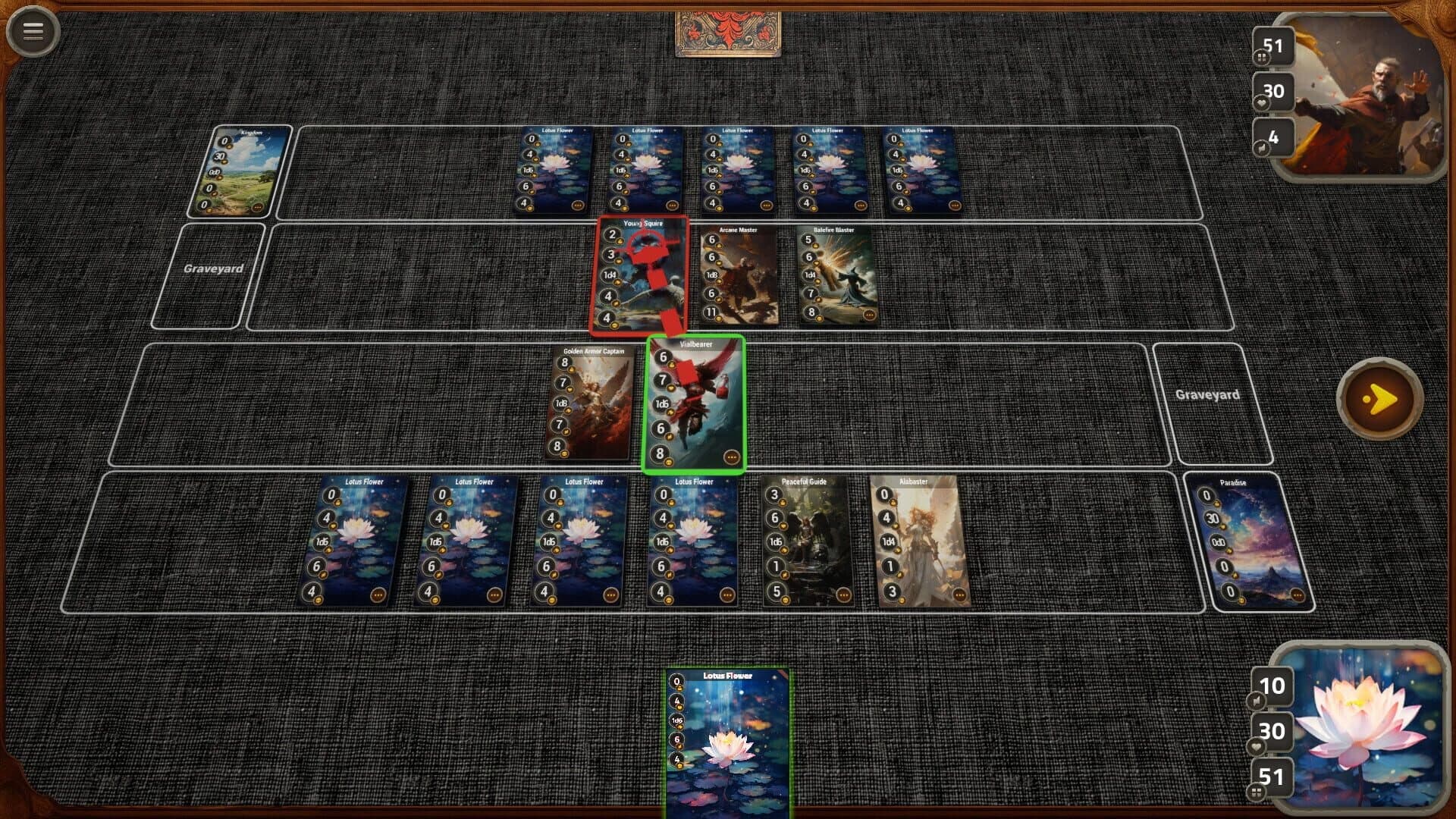Open the hamburger menu

32,32
